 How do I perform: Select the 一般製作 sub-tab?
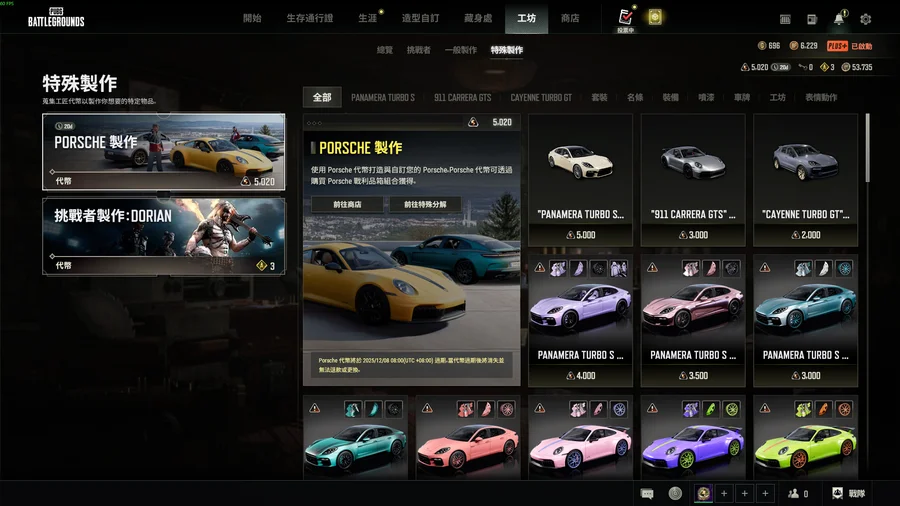[x=461, y=50]
